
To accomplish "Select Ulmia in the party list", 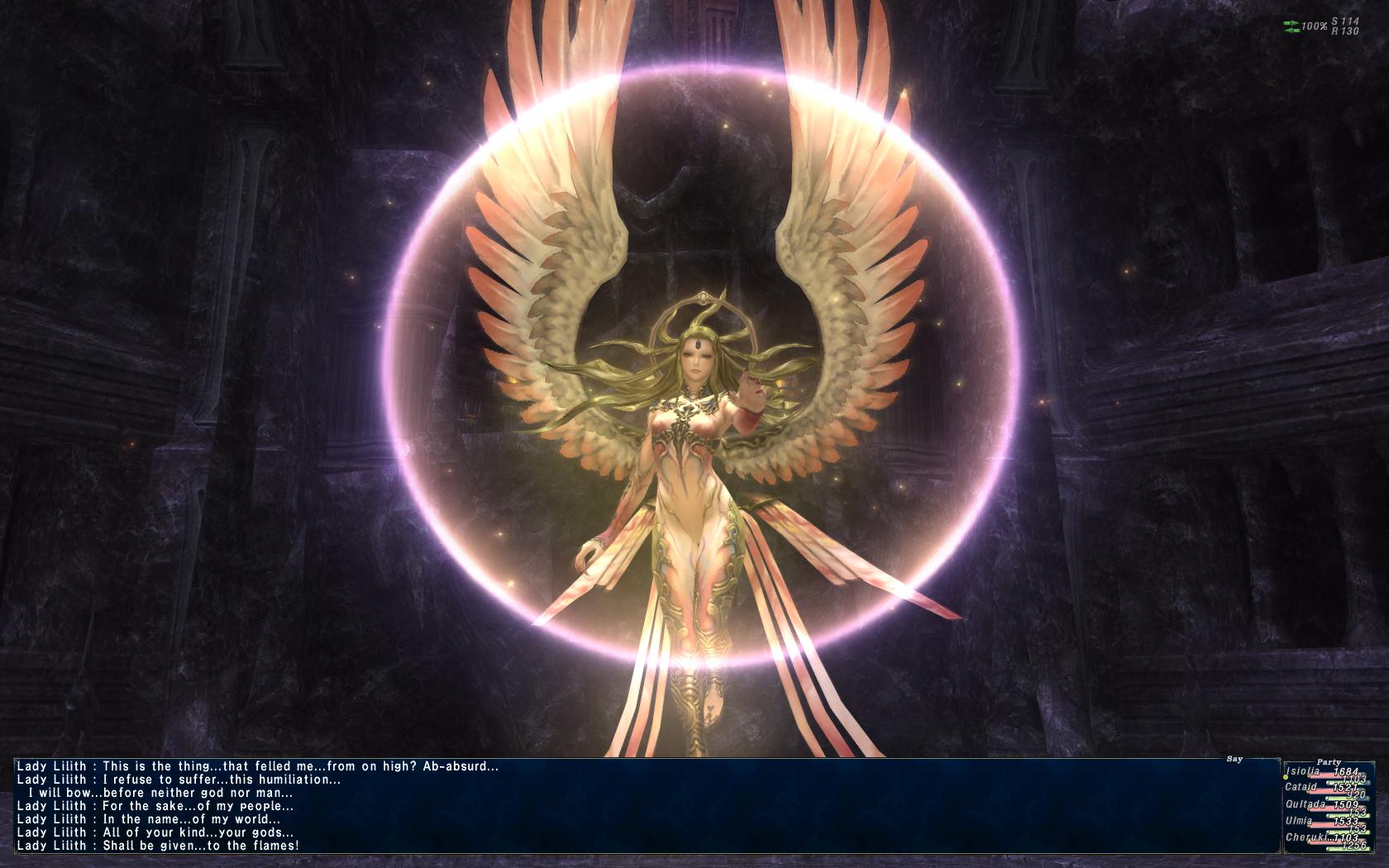I will coord(1299,821).
